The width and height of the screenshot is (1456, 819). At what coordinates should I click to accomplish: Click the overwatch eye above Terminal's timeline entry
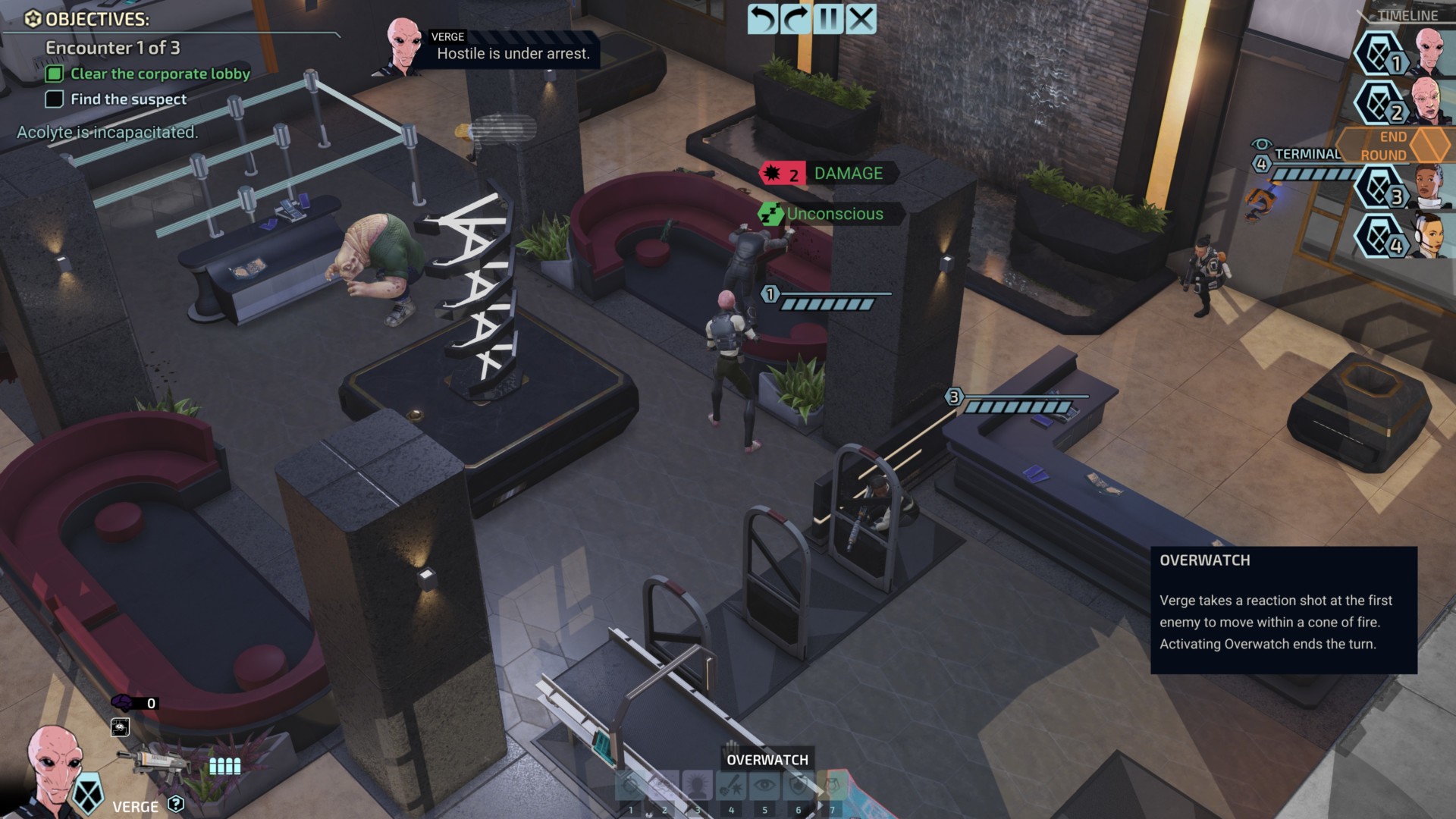(x=1261, y=144)
